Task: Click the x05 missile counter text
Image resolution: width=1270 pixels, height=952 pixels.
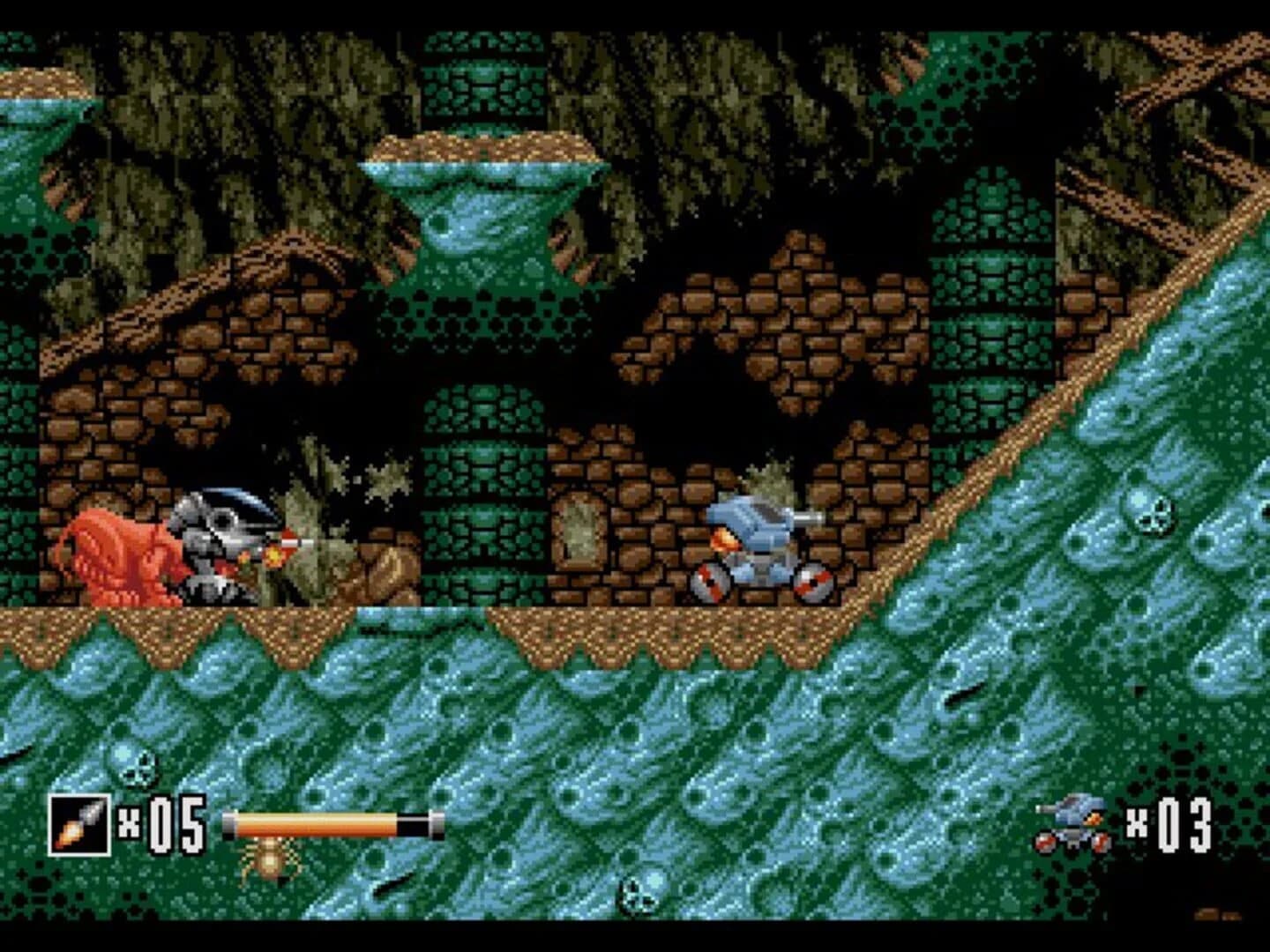Action: [x=168, y=822]
